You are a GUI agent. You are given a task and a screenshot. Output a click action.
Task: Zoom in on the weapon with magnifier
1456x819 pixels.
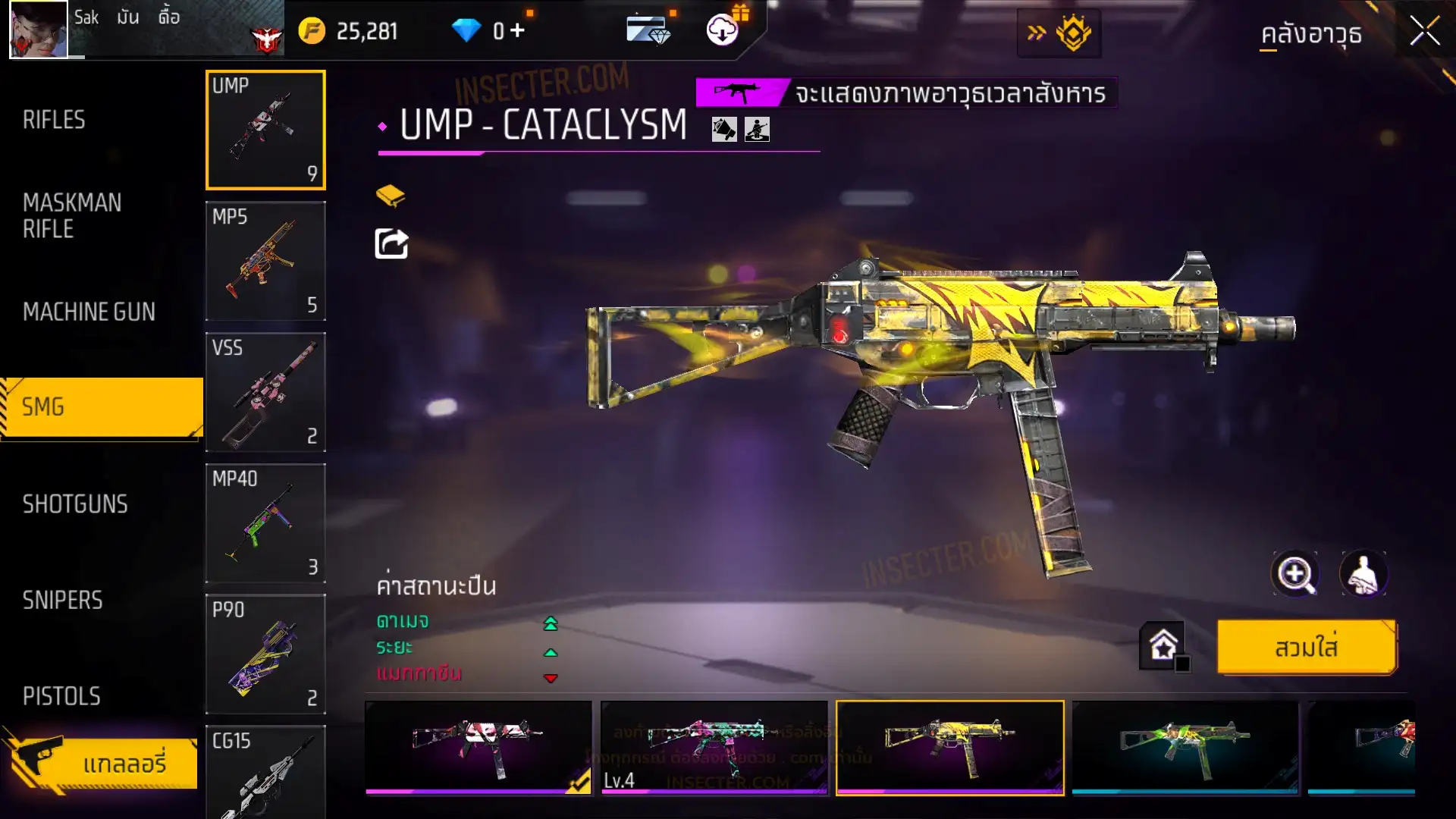[1295, 574]
